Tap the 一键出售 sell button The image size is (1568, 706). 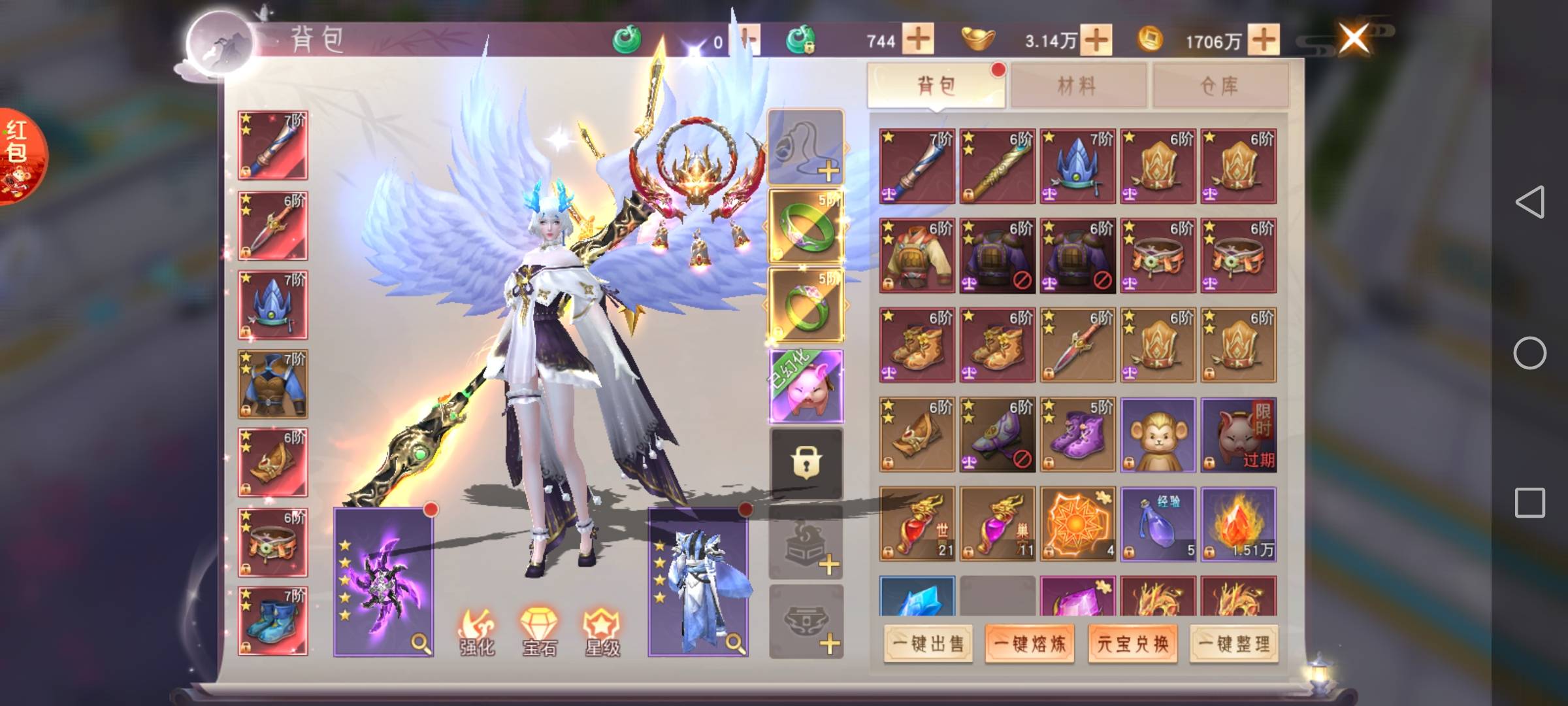[928, 644]
